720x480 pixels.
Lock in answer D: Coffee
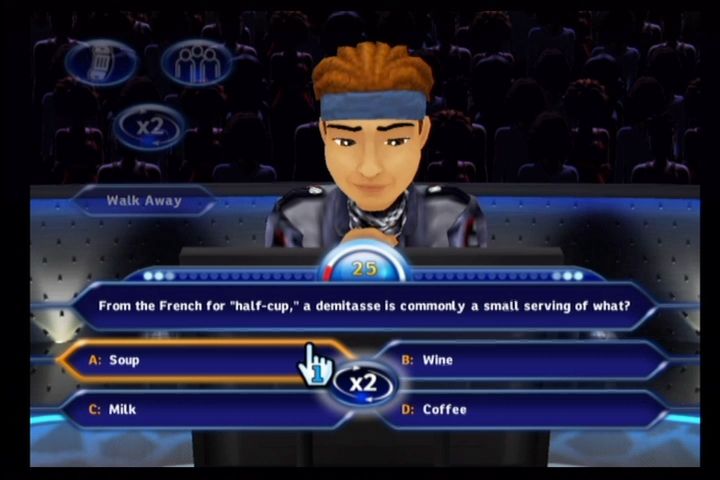pyautogui.click(x=520, y=409)
